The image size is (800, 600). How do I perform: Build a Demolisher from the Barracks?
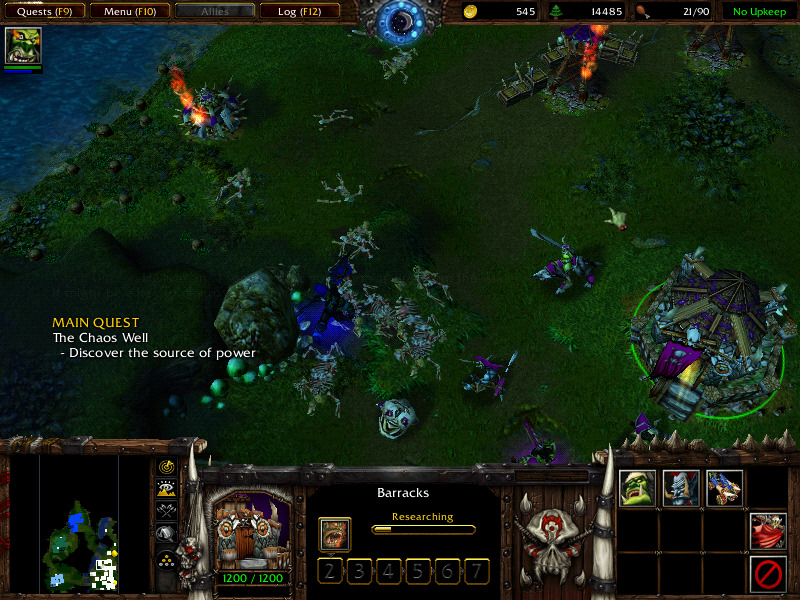pyautogui.click(x=724, y=488)
